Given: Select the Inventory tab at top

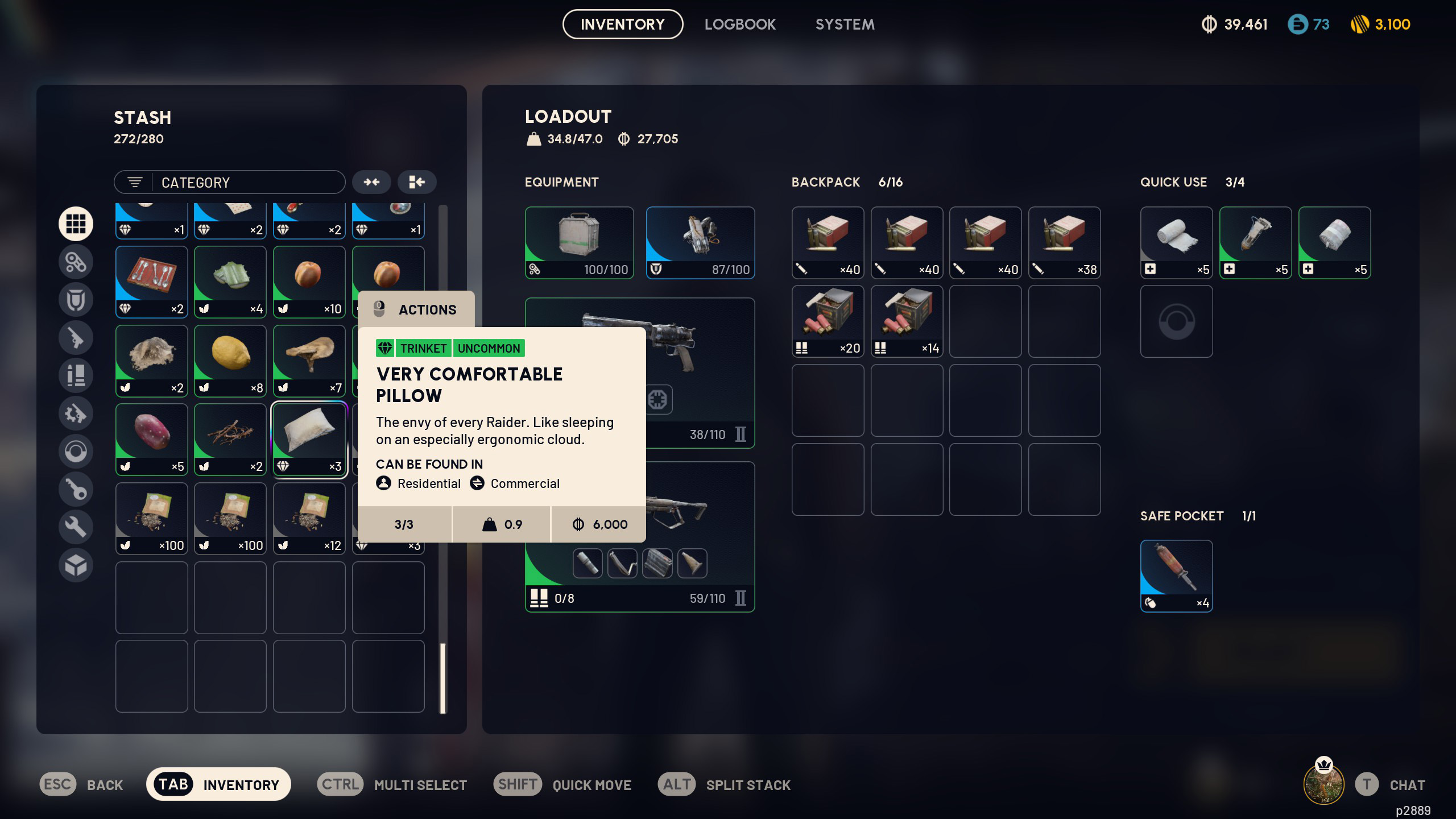Looking at the screenshot, I should [x=622, y=24].
